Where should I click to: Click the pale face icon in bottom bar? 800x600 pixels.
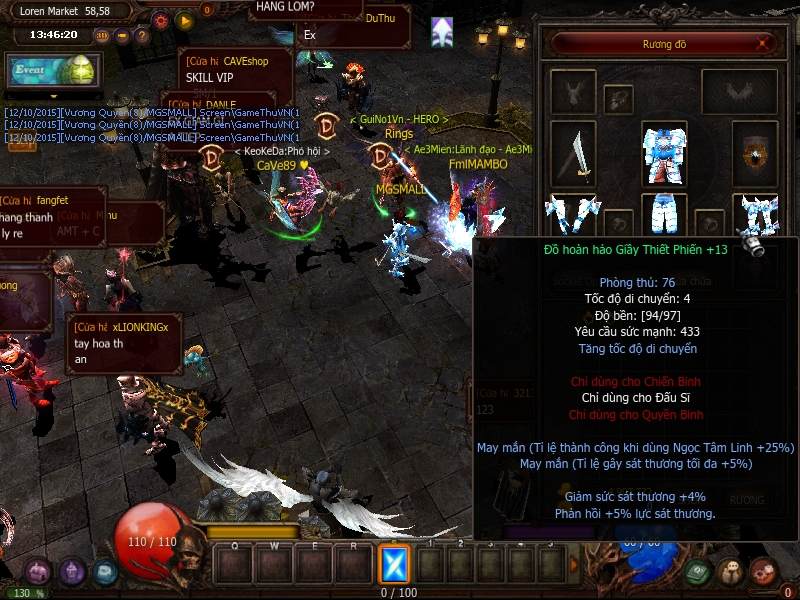[731, 572]
